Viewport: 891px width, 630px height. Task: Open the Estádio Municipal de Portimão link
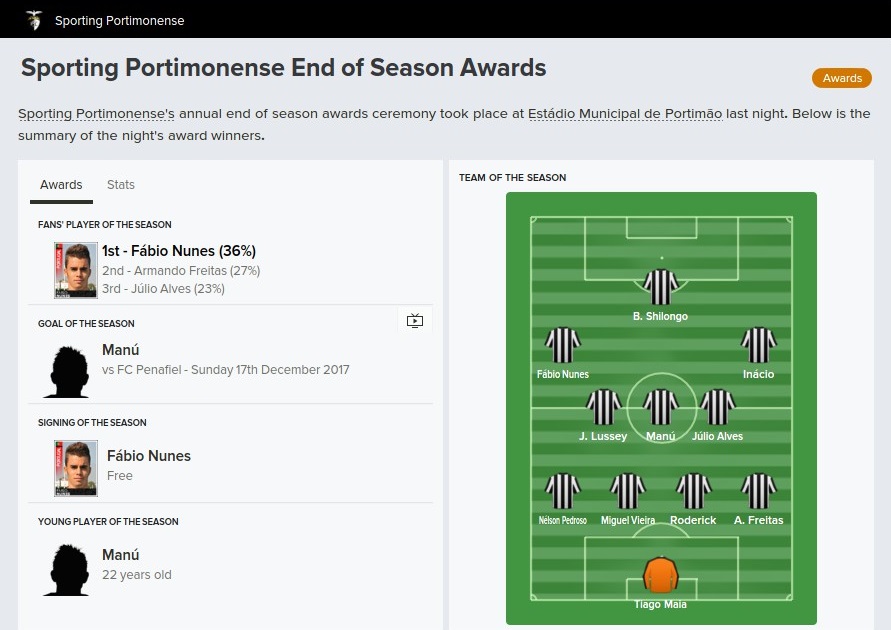point(625,114)
